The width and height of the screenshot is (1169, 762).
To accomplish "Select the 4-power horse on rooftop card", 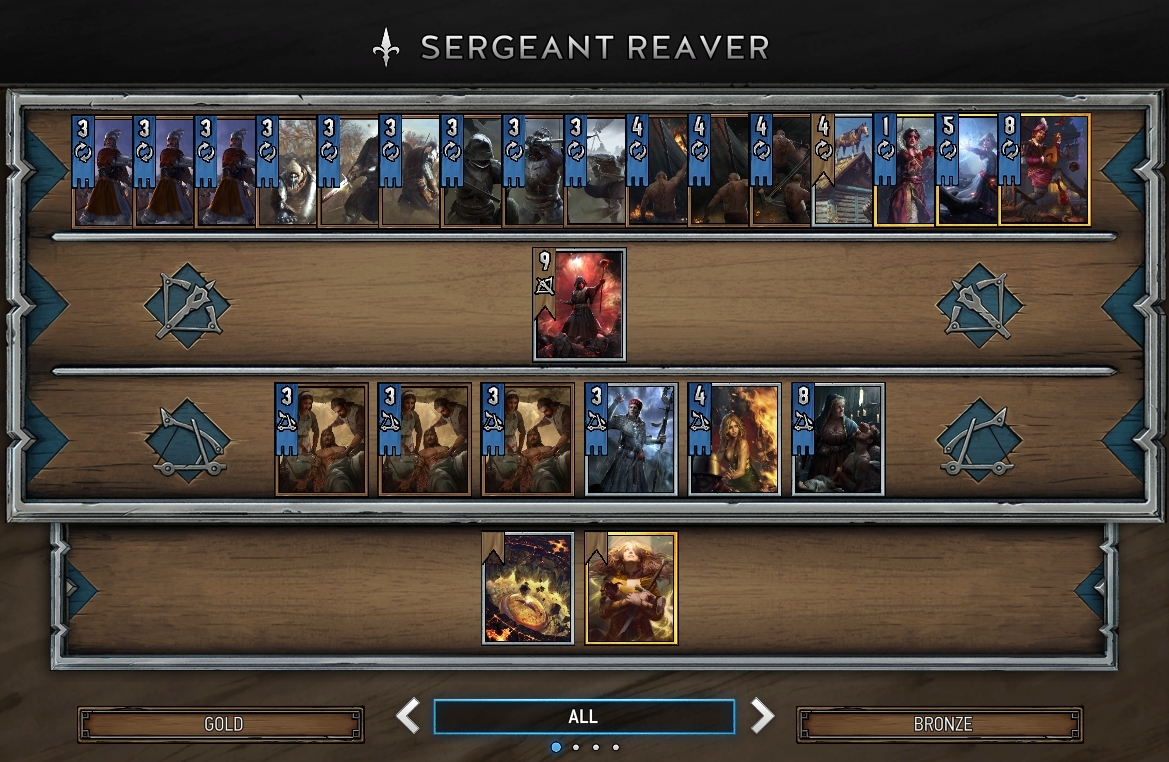I will pos(843,170).
